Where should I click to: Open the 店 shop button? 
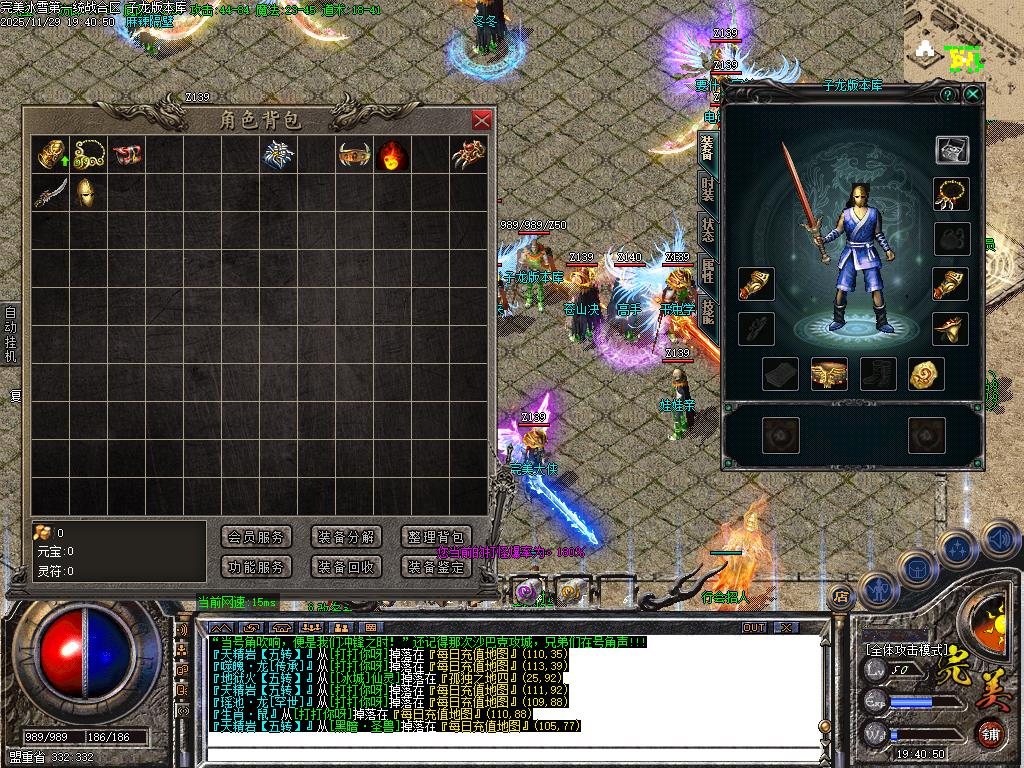841,596
